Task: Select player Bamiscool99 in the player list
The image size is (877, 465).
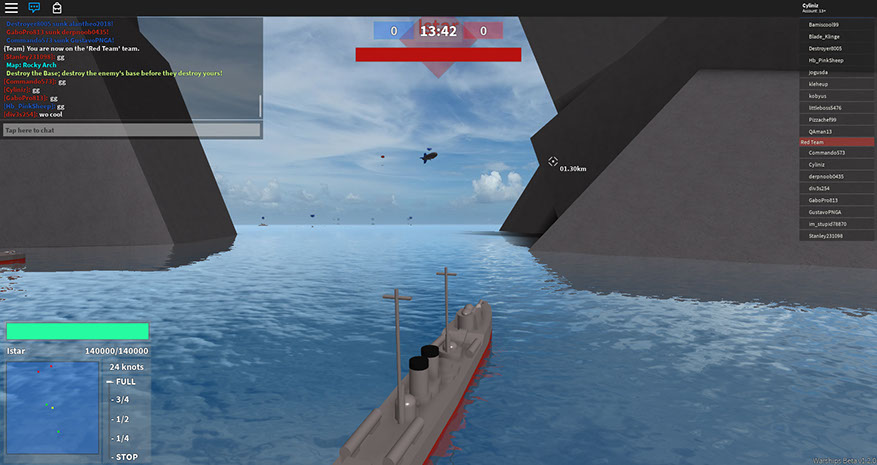Action: pyautogui.click(x=836, y=24)
